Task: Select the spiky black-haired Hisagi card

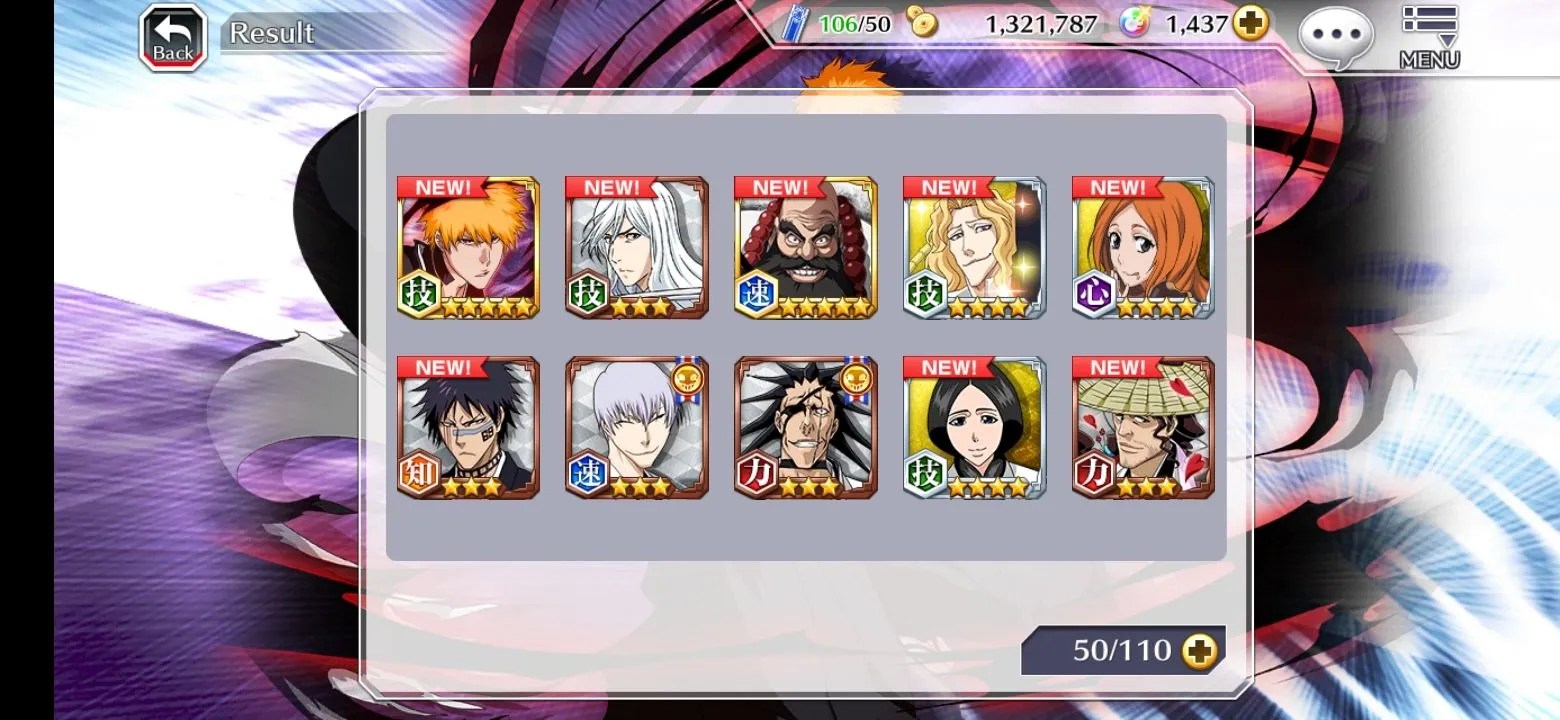Action: (x=468, y=428)
